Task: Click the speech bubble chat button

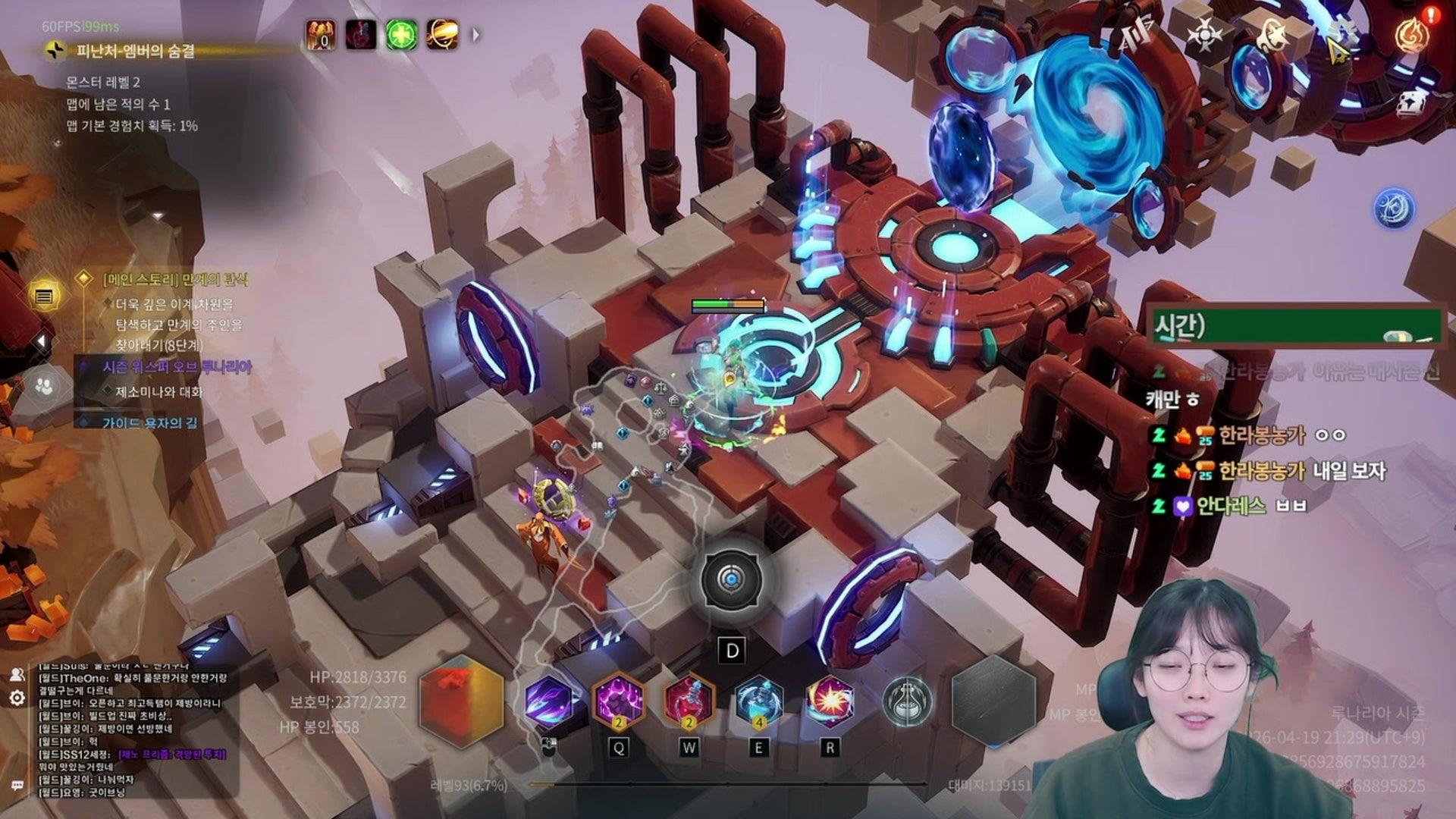Action: click(x=17, y=786)
